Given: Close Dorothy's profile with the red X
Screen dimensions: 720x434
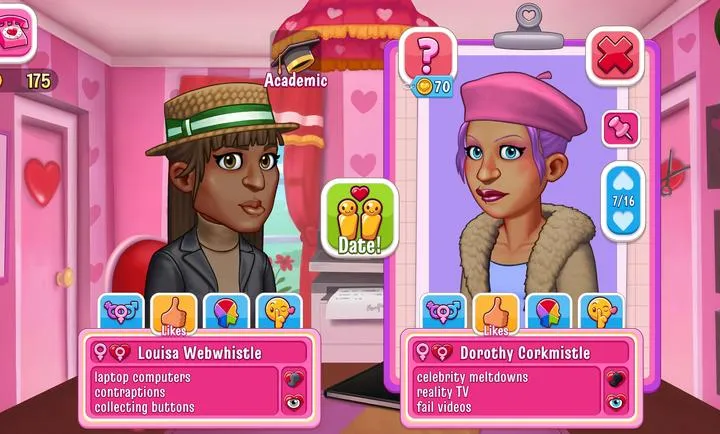Looking at the screenshot, I should (x=613, y=56).
